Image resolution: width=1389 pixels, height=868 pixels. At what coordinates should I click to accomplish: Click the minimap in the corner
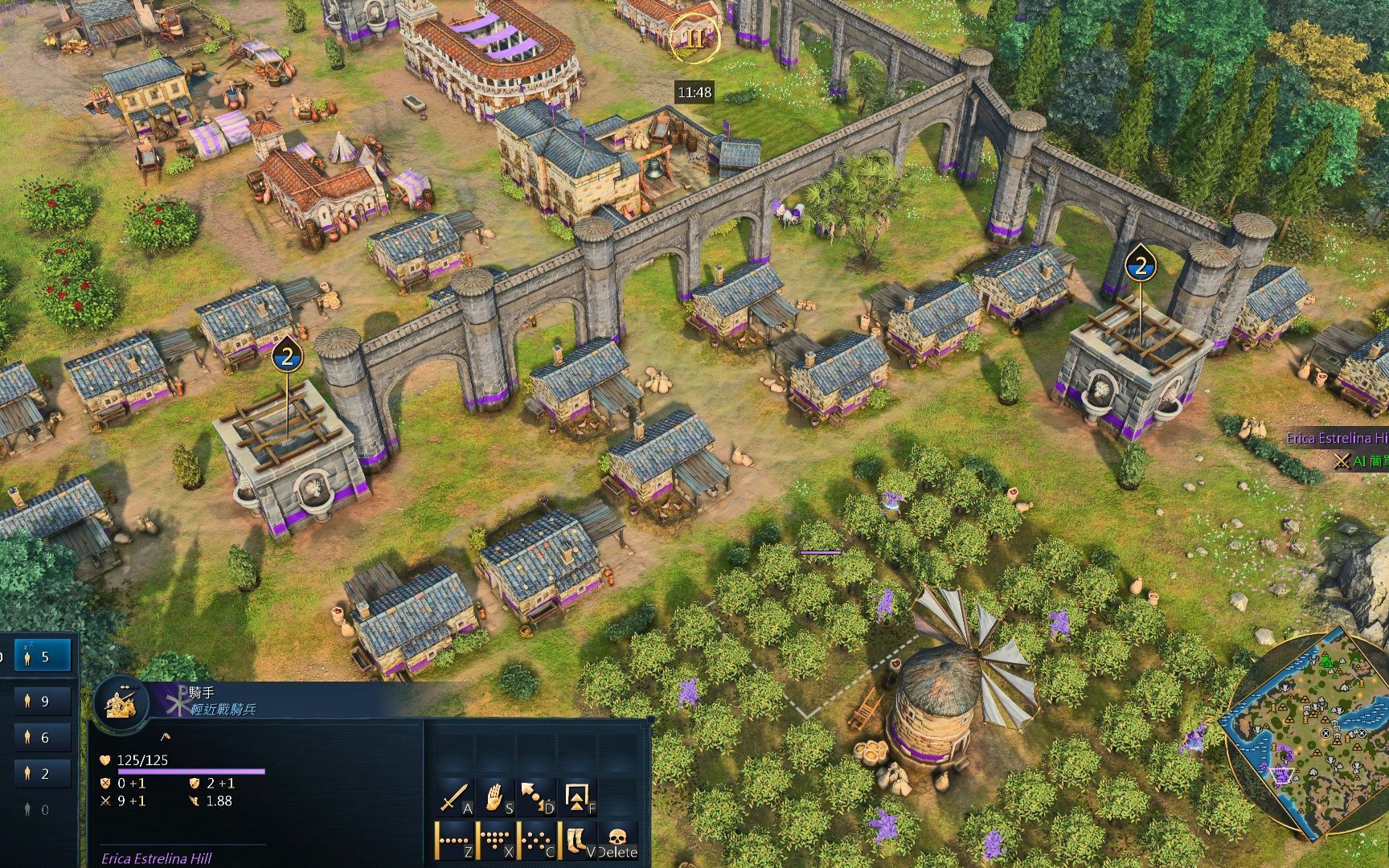click(1306, 731)
